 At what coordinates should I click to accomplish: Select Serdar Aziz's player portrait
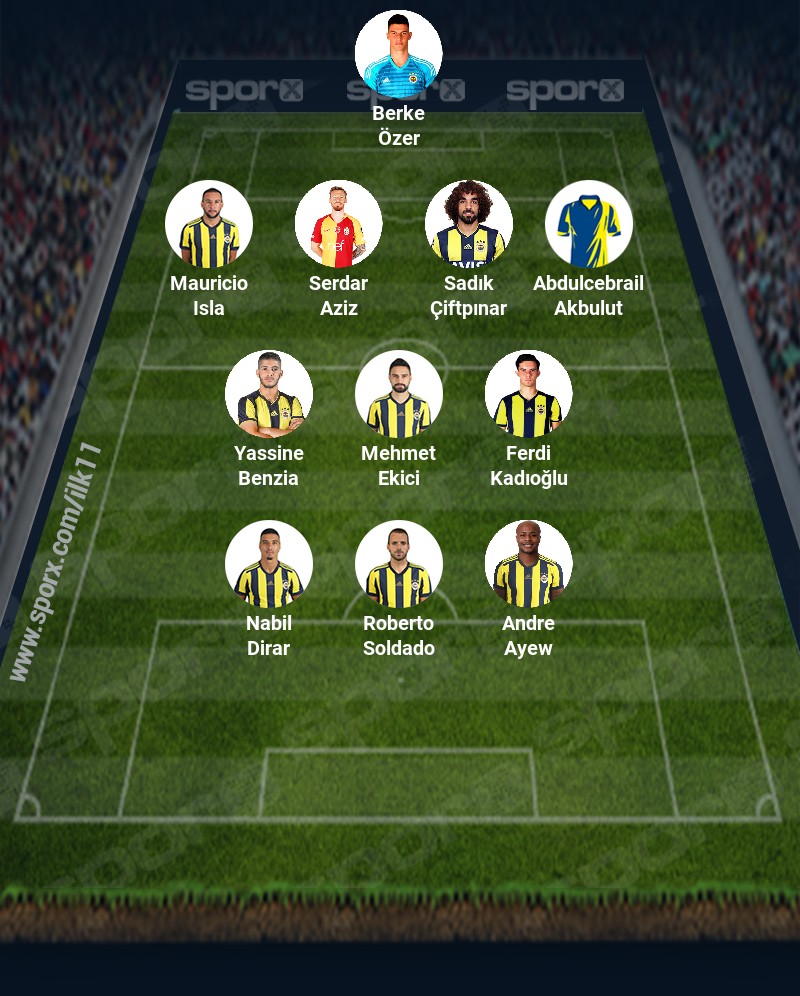(x=339, y=224)
